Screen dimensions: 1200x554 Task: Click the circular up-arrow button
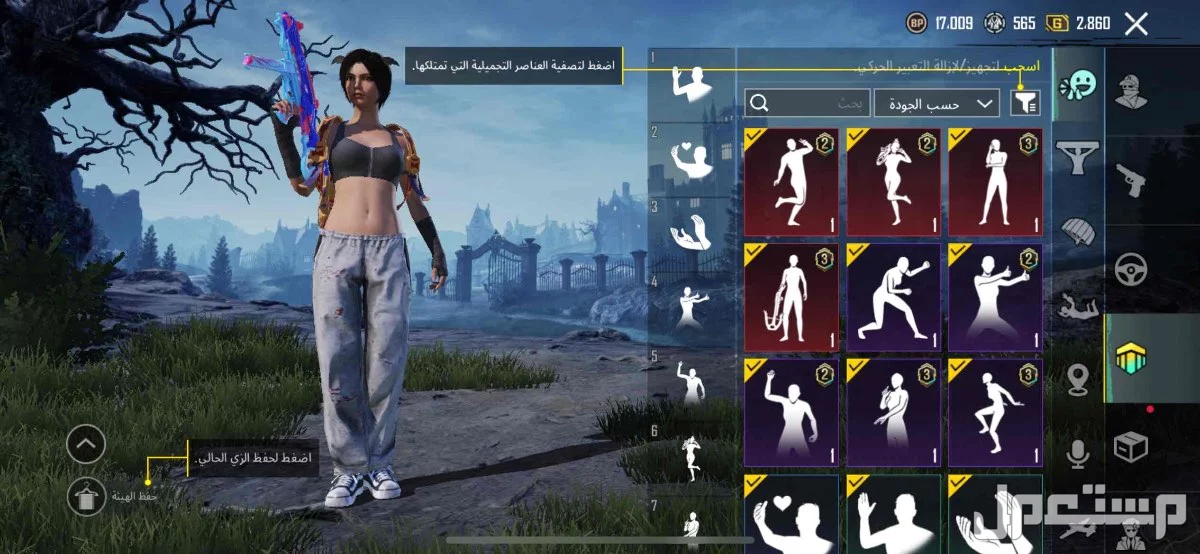(86, 444)
